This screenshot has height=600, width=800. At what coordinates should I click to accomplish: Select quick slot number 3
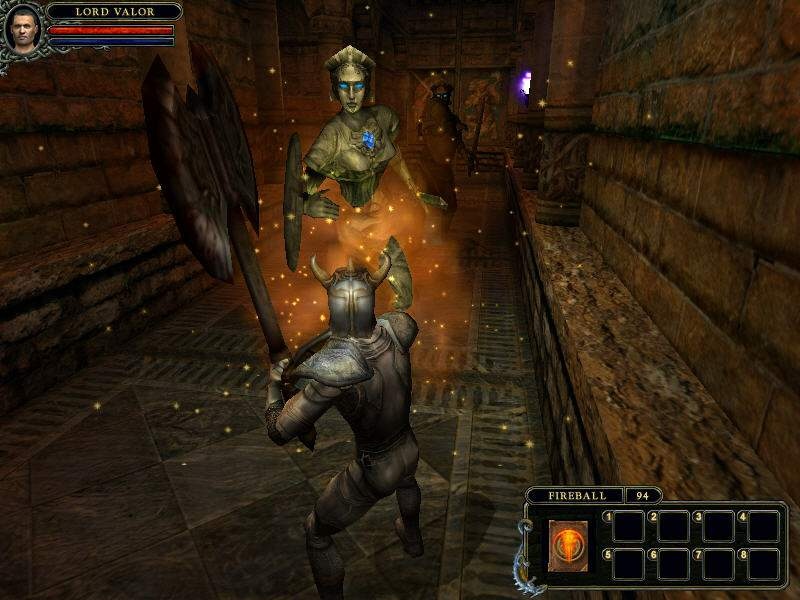pyautogui.click(x=719, y=526)
